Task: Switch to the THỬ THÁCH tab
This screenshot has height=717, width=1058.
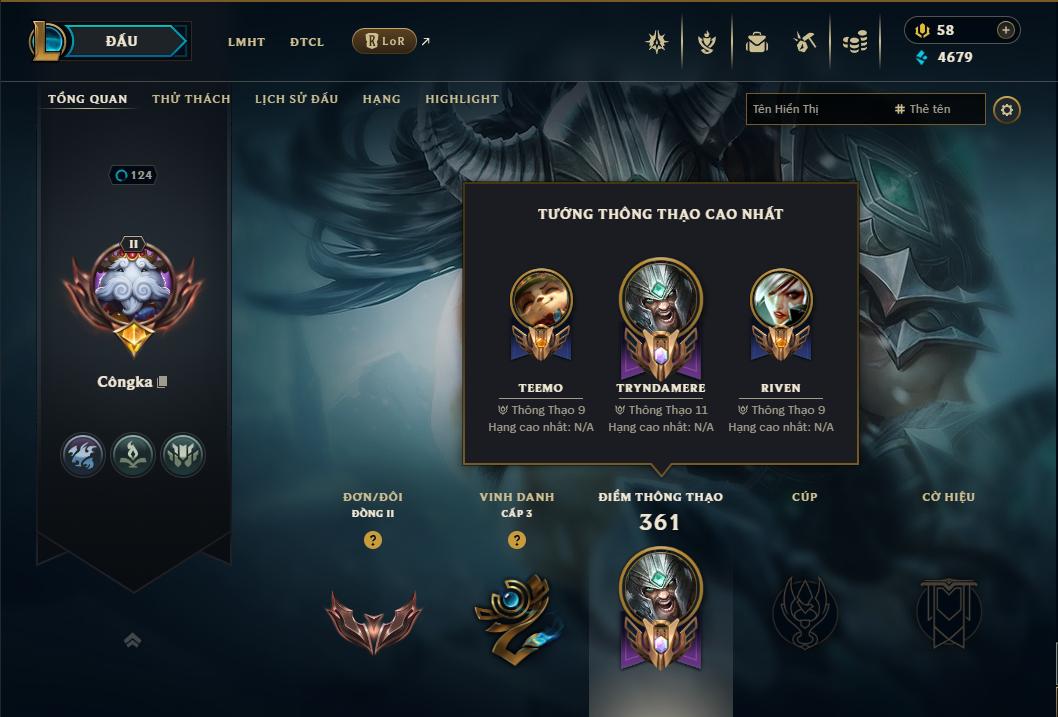Action: tap(191, 99)
